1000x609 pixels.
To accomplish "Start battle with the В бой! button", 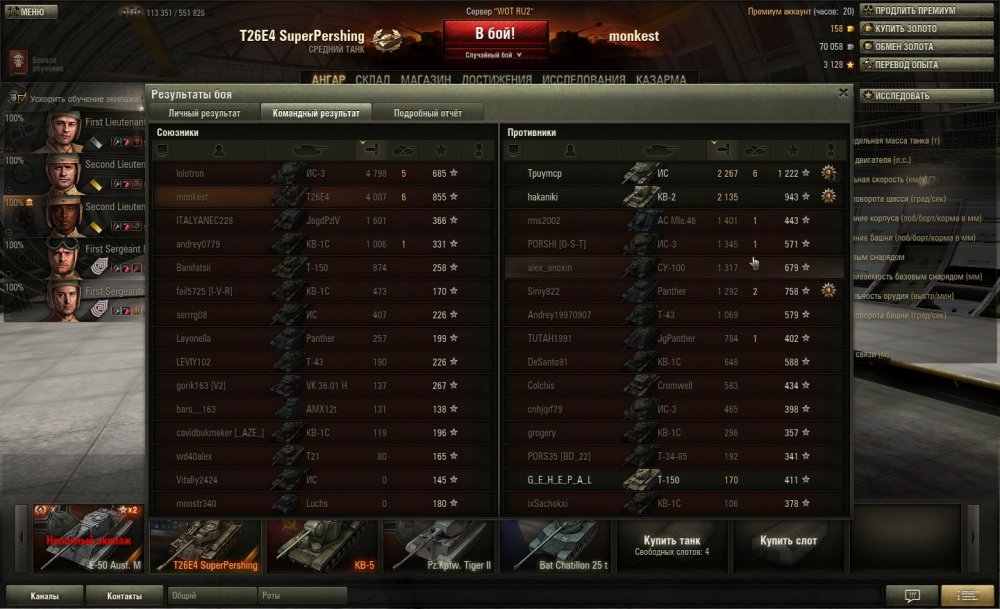I will tap(495, 35).
